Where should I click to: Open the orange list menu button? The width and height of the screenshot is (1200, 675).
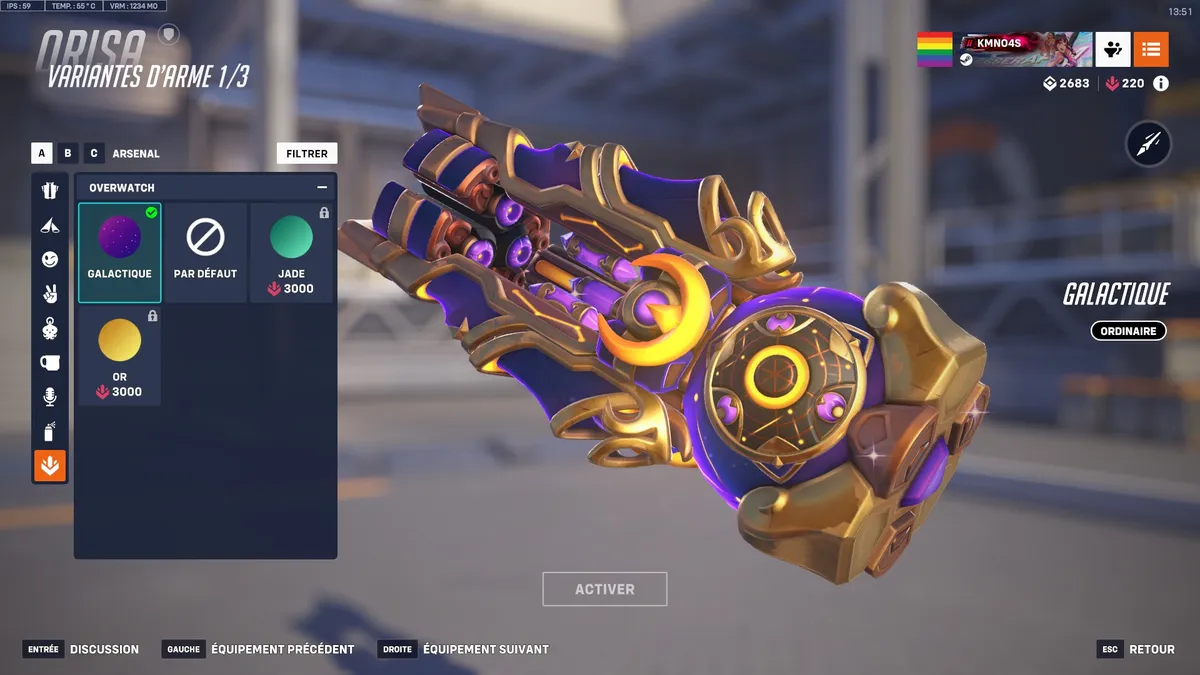(x=1151, y=49)
